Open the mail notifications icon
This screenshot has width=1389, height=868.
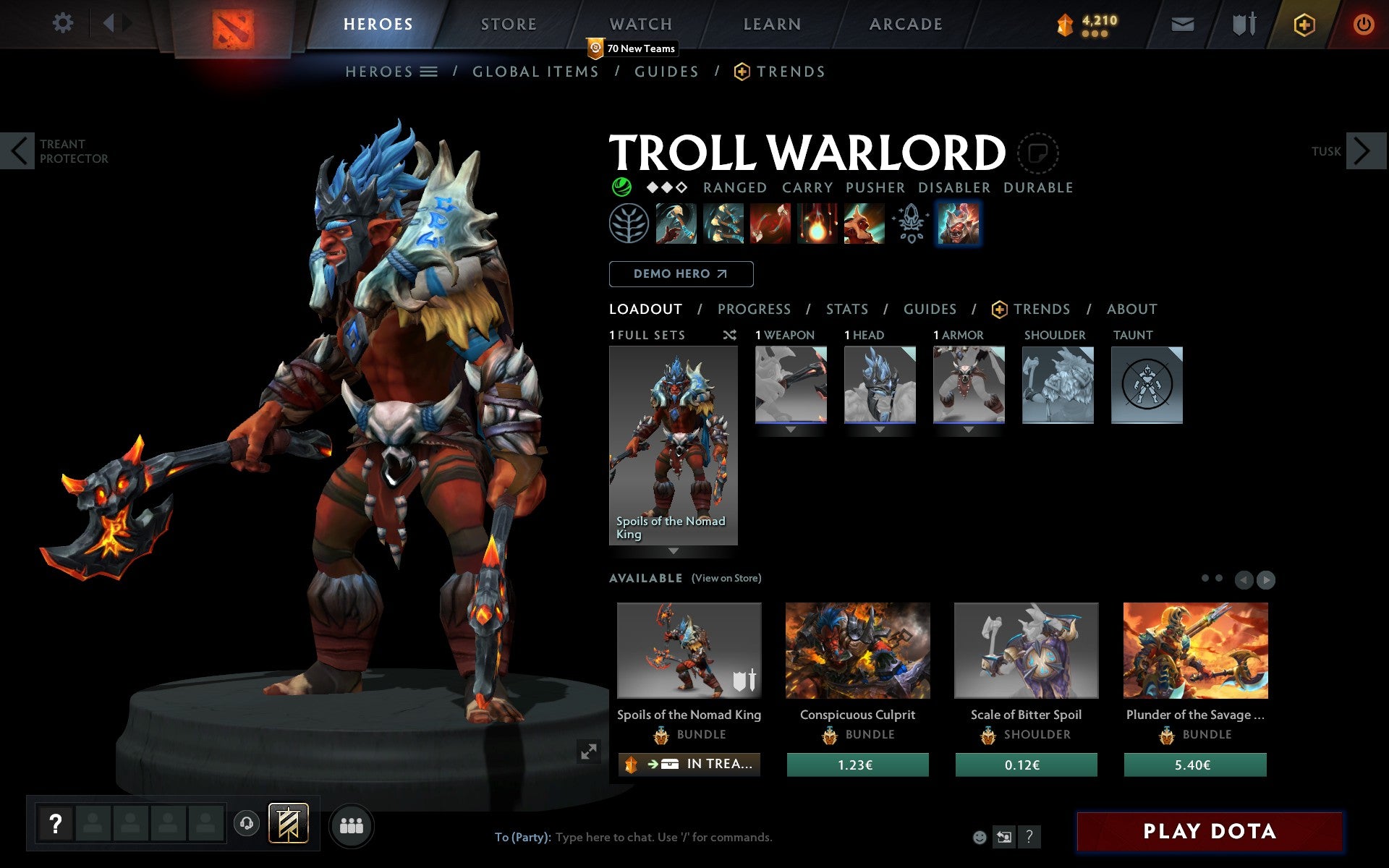pyautogui.click(x=1181, y=23)
